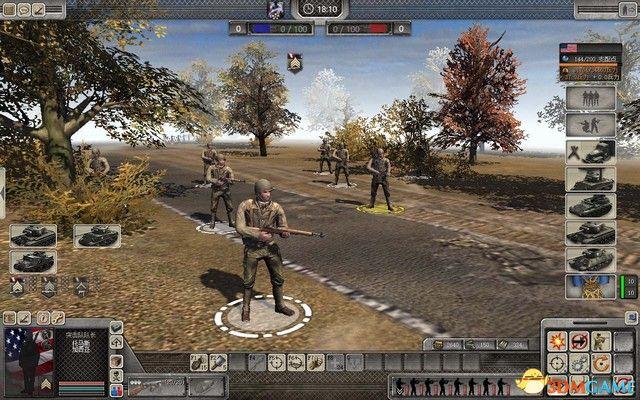Select the soldier with the yellow selection ring
640x400 pixels.
click(378, 178)
